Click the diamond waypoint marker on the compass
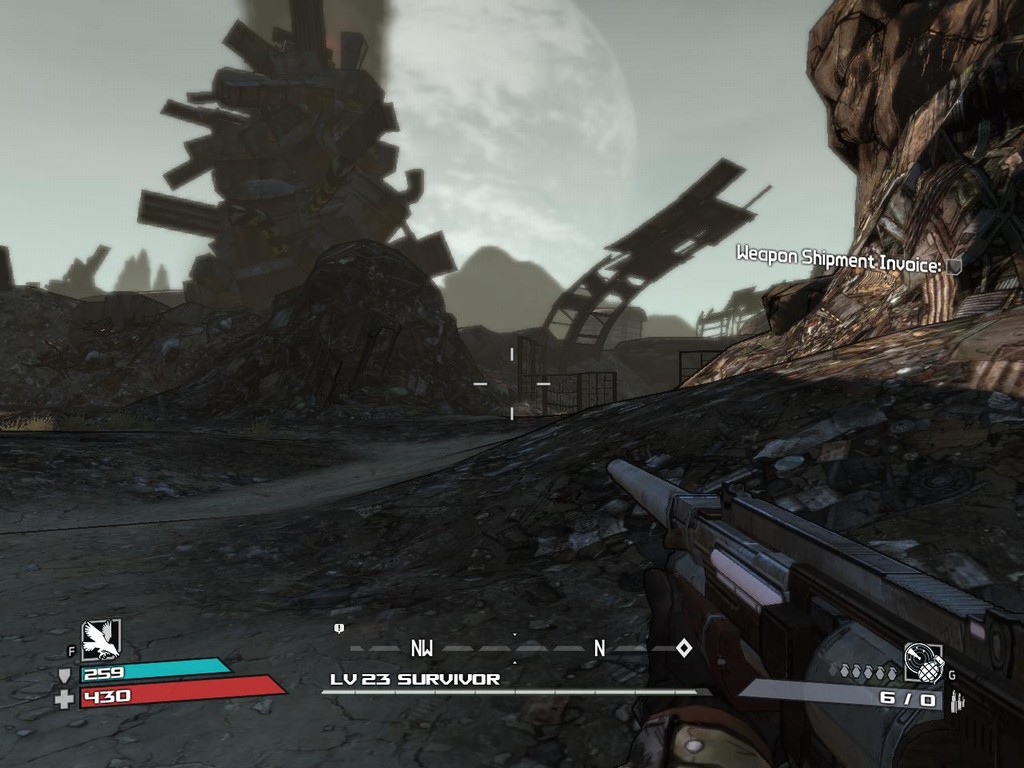 [x=684, y=648]
